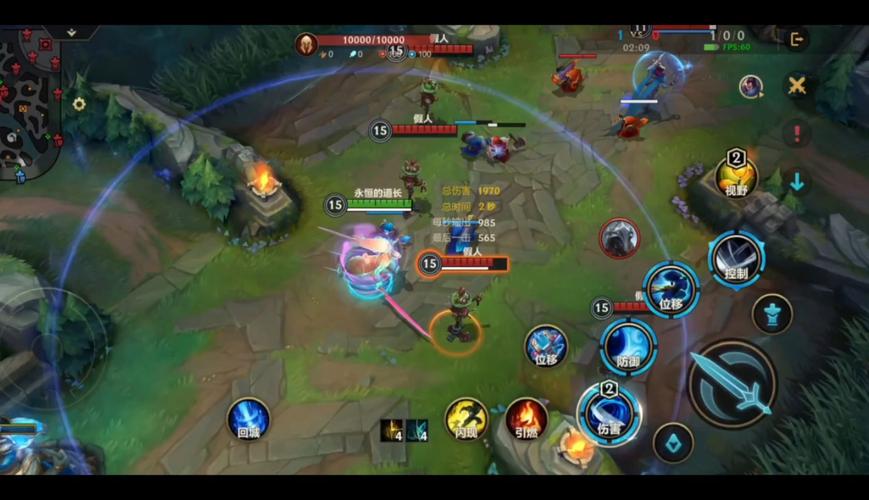
Task: Tap the sword basic attack button
Action: tap(732, 383)
